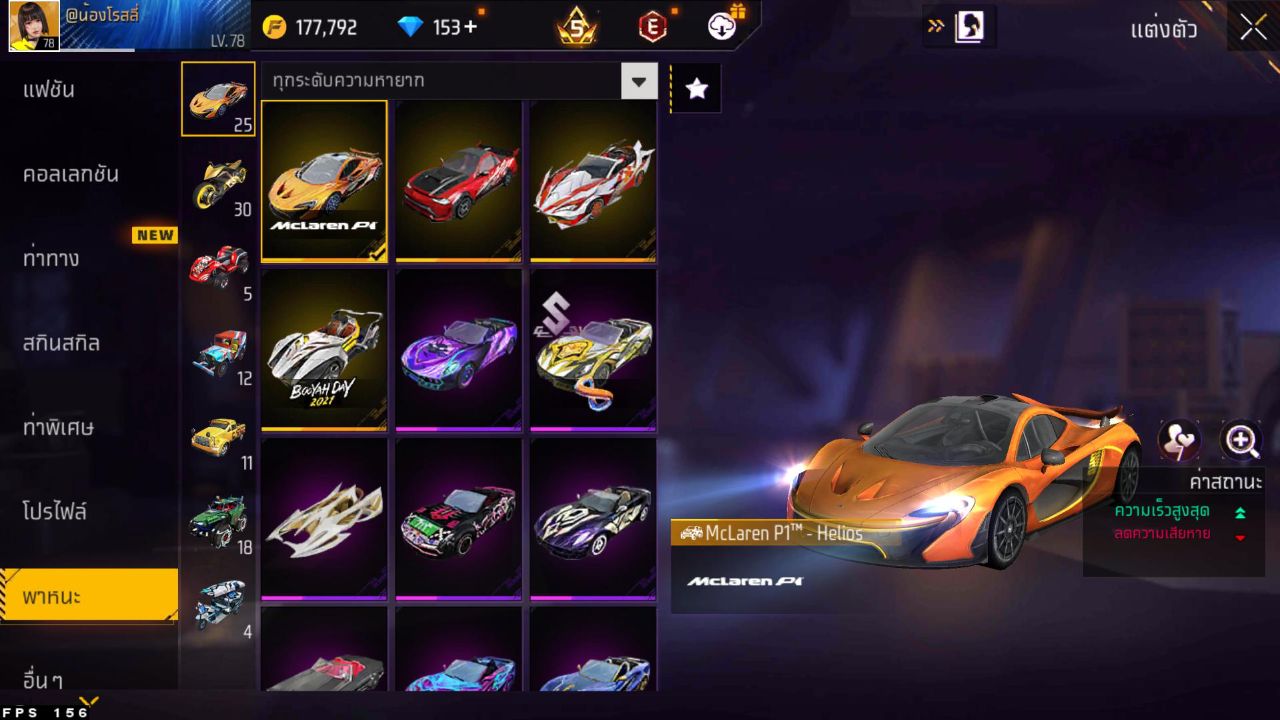Toggle the favorite star above the vehicle grid
The image size is (1280, 720).
[x=696, y=88]
